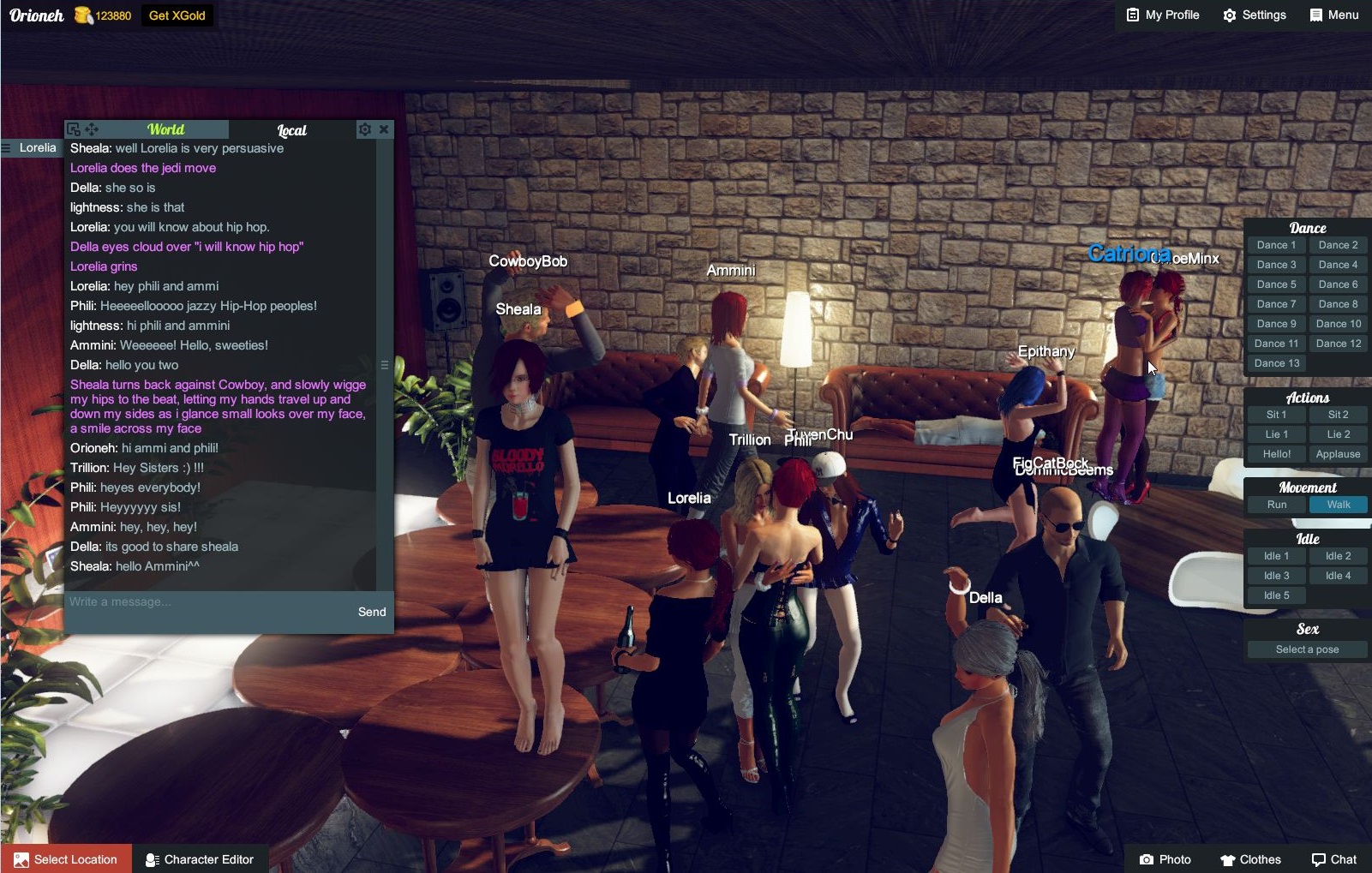Open the Menu at top right

click(x=1333, y=15)
